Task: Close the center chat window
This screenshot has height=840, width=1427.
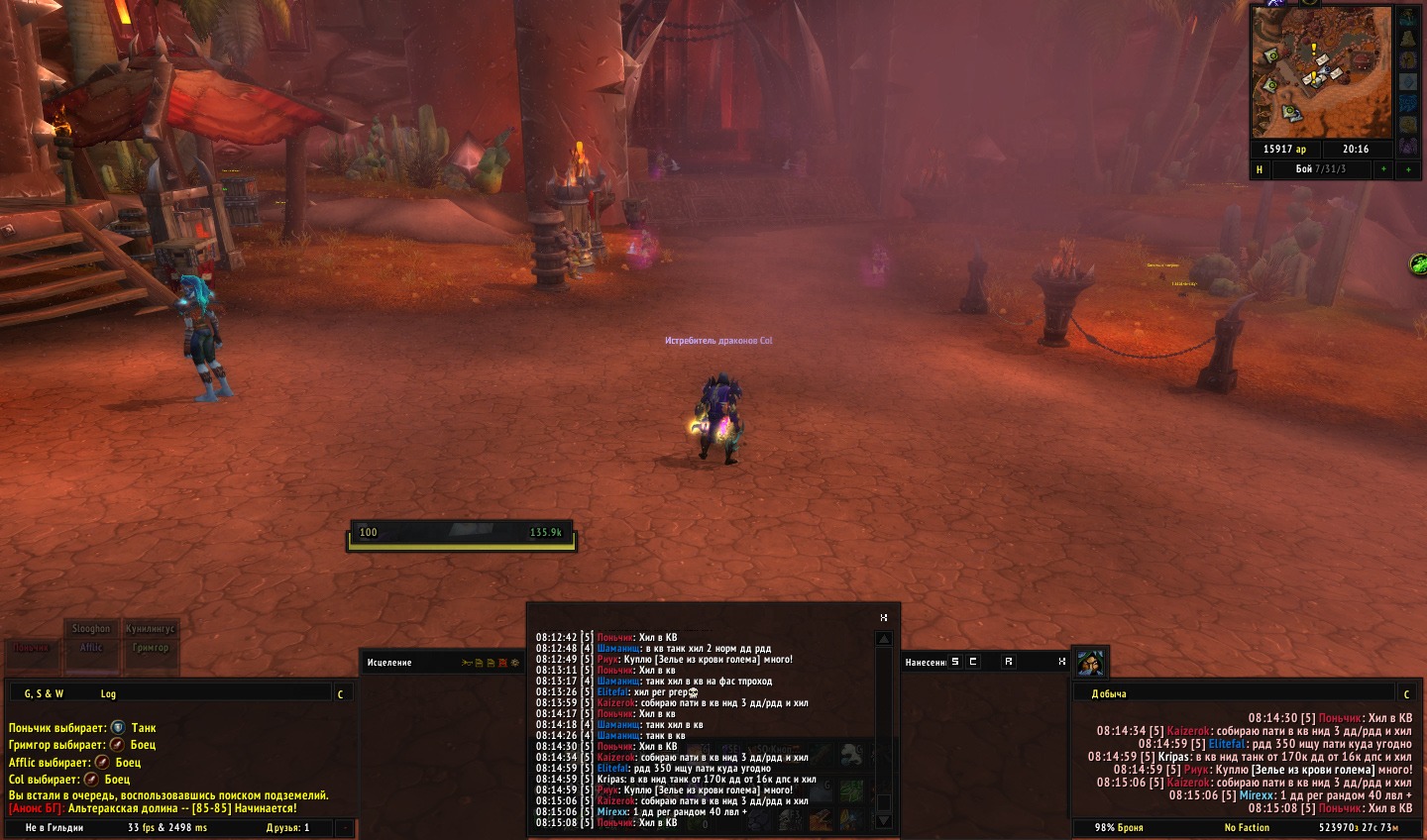Action: coord(884,617)
